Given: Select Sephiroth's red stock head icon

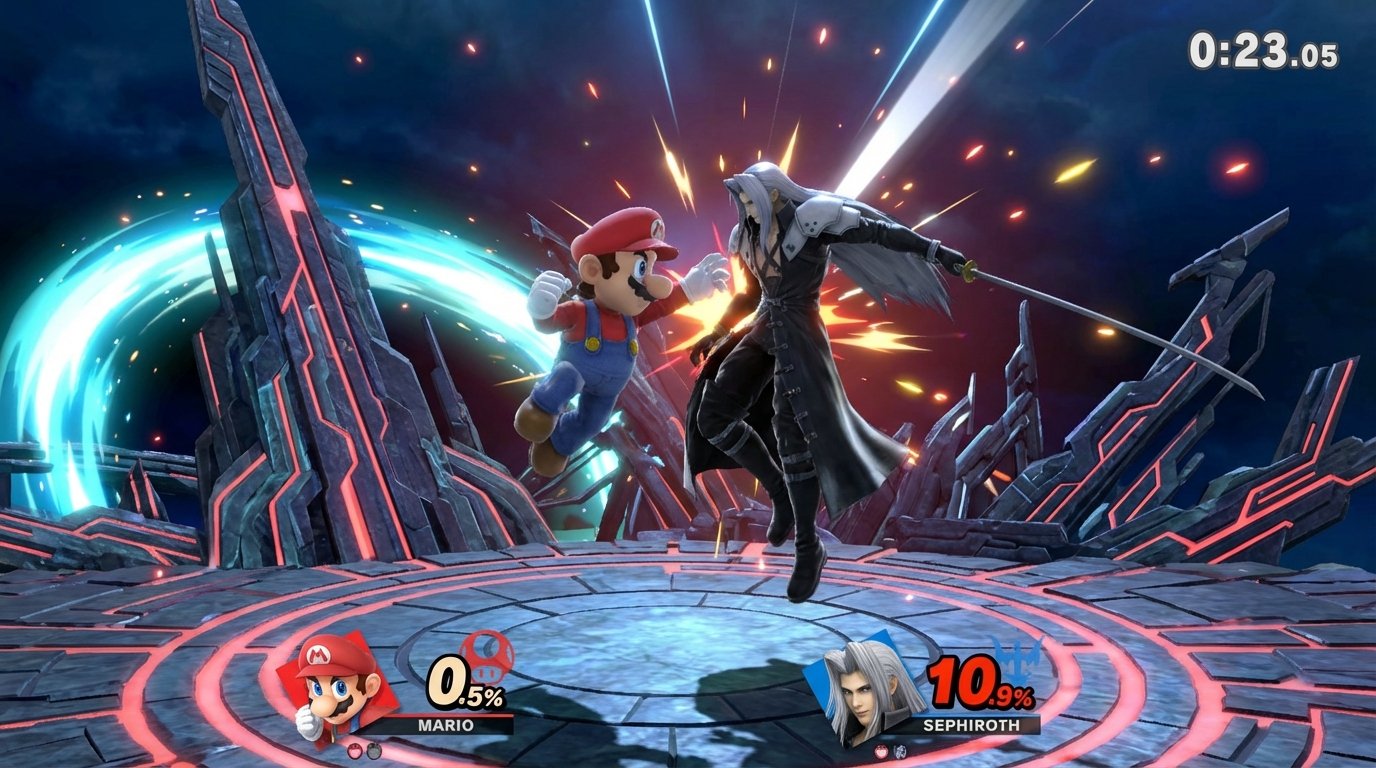Looking at the screenshot, I should click(882, 752).
